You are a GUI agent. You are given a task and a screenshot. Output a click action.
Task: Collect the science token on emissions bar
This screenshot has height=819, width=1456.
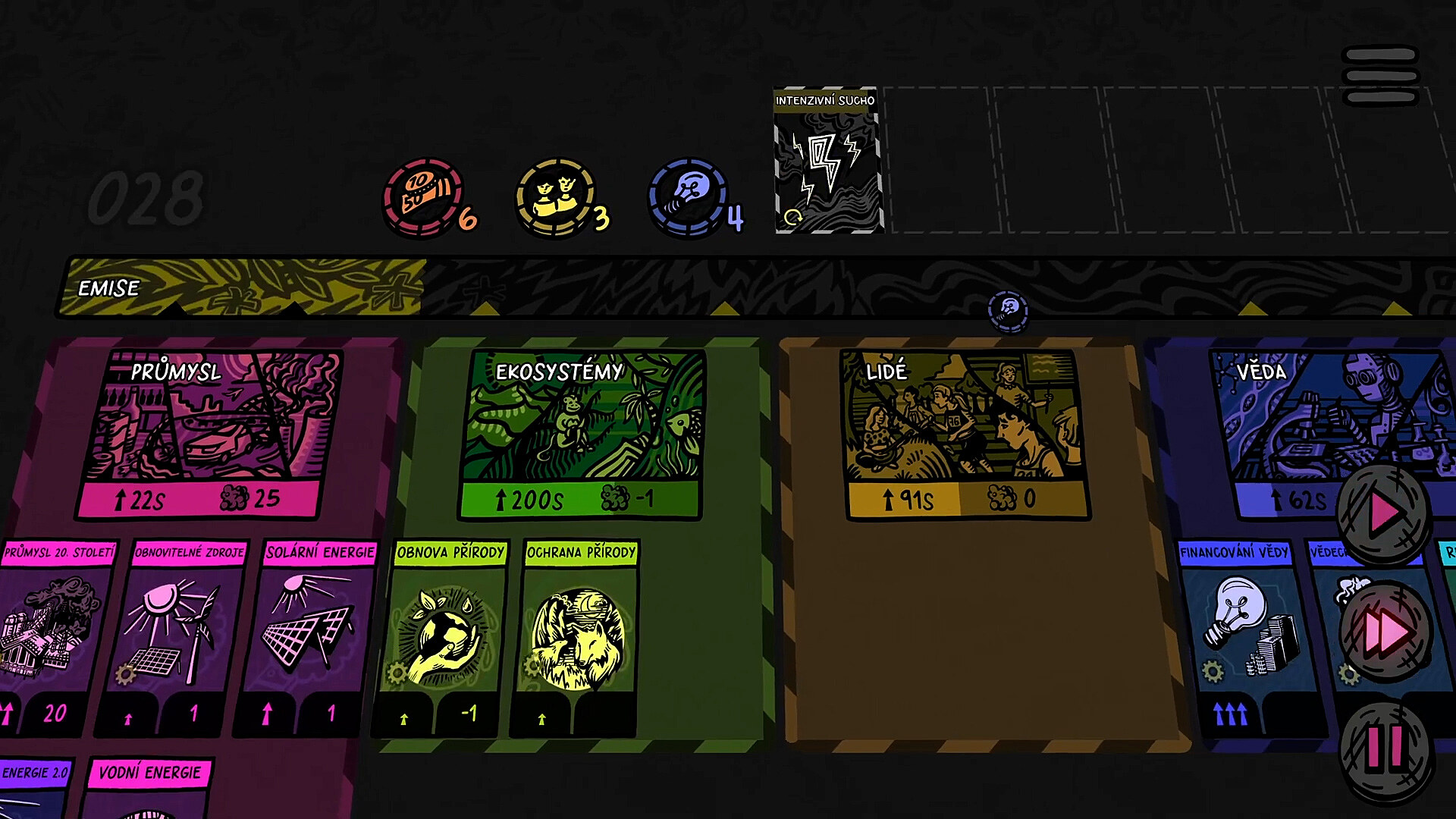coord(1008,311)
